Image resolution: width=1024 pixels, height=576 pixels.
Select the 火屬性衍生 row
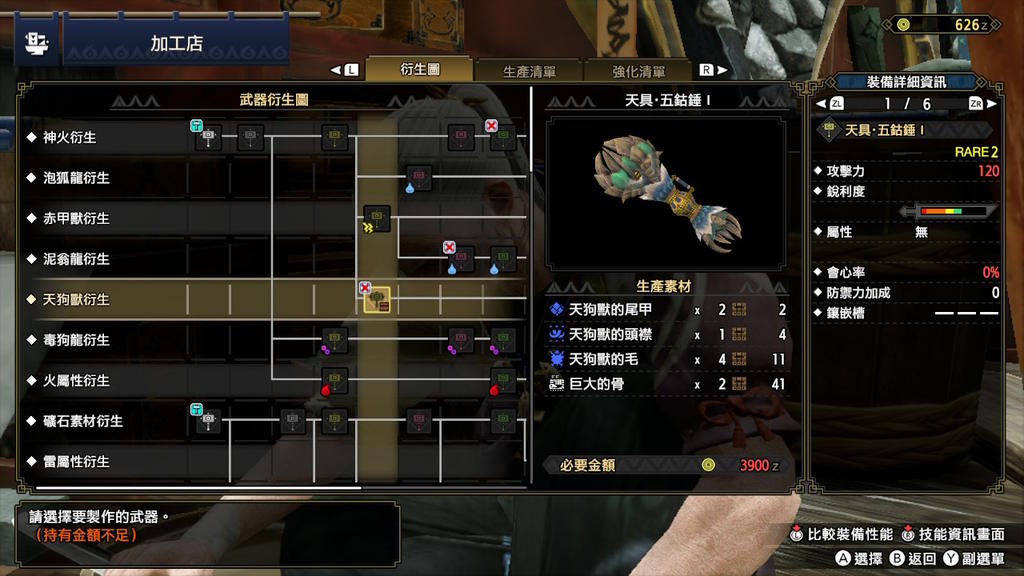point(76,381)
